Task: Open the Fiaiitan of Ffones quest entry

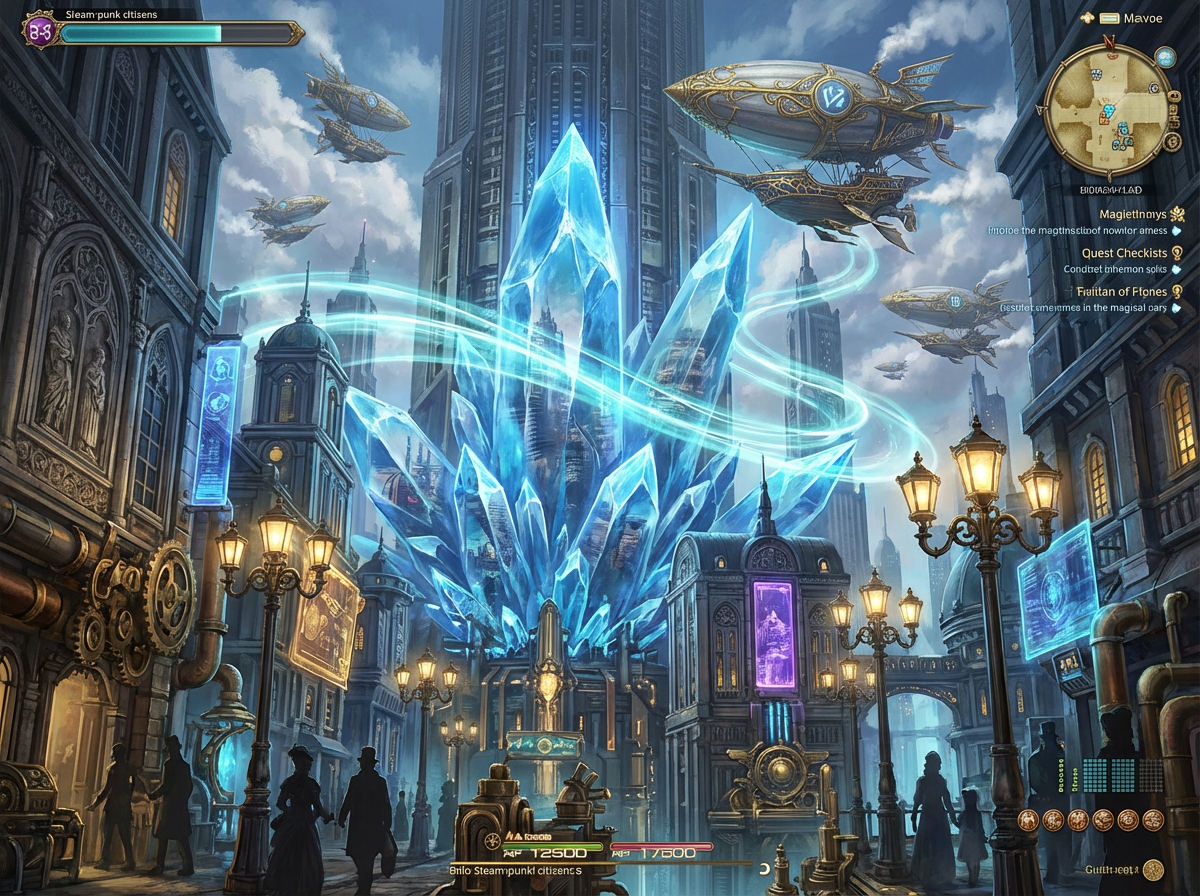Action: (x=1121, y=291)
